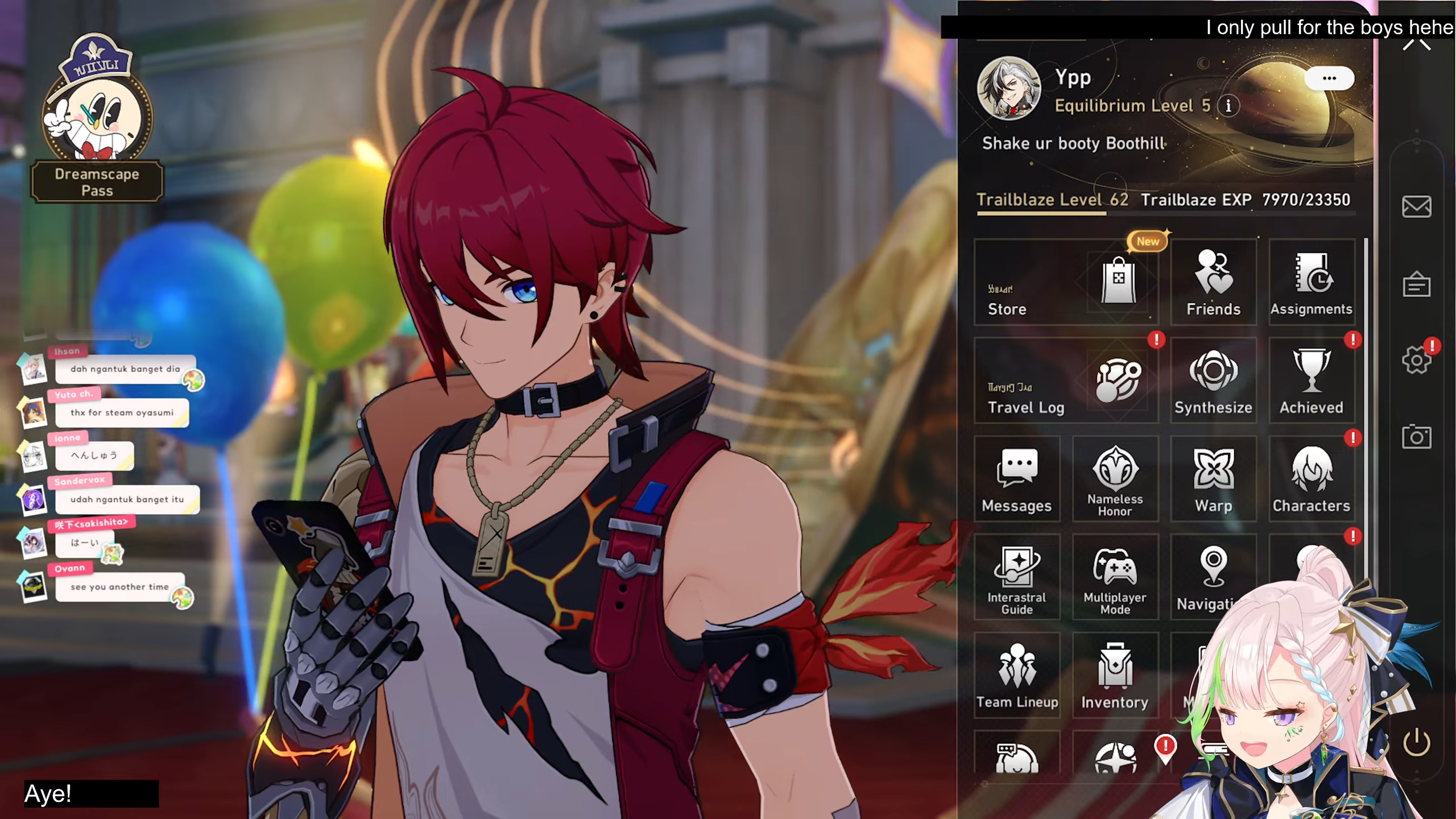Open the Inventory
The width and height of the screenshot is (1456, 819).
click(1115, 676)
